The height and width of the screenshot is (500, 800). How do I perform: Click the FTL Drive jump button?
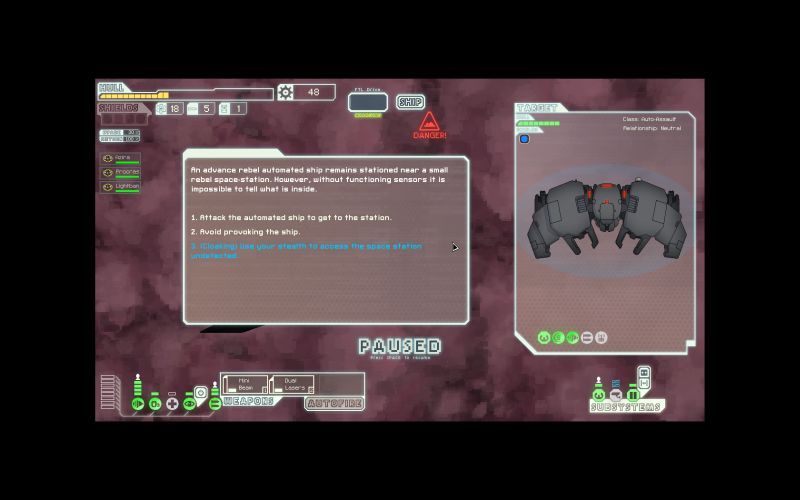[367, 102]
